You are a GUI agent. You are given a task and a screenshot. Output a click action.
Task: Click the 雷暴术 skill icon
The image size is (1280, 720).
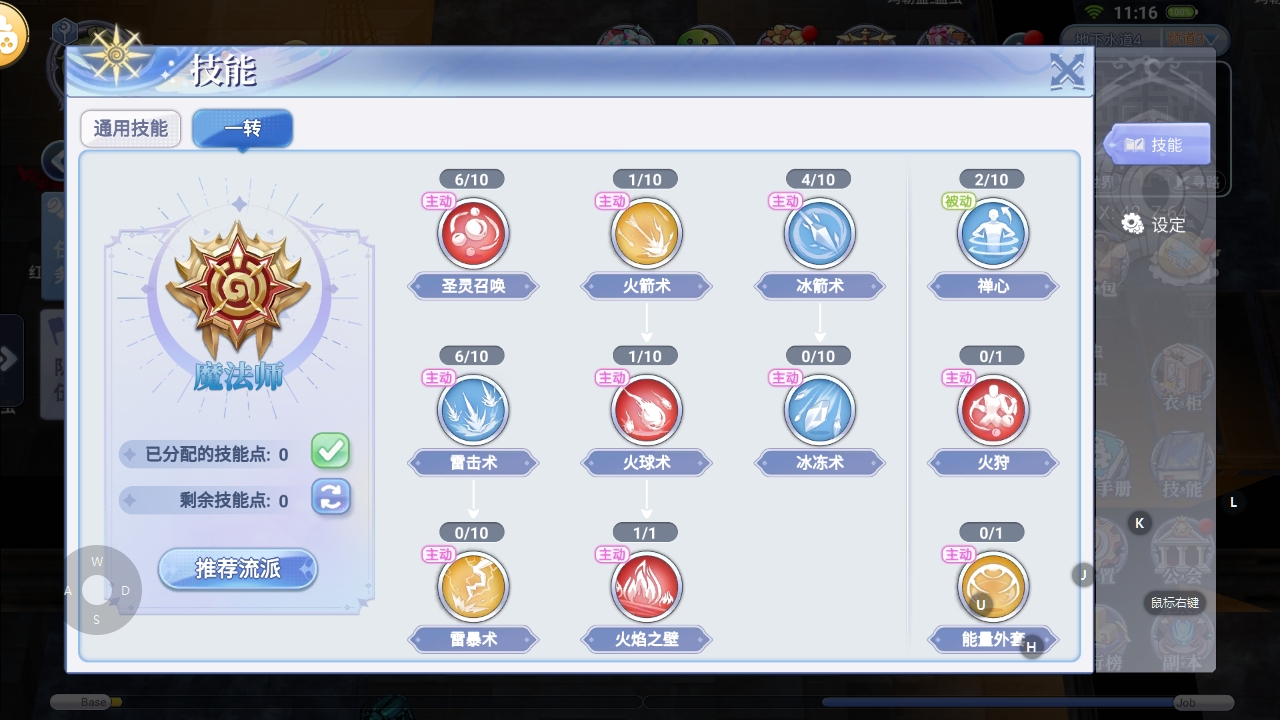pos(473,586)
